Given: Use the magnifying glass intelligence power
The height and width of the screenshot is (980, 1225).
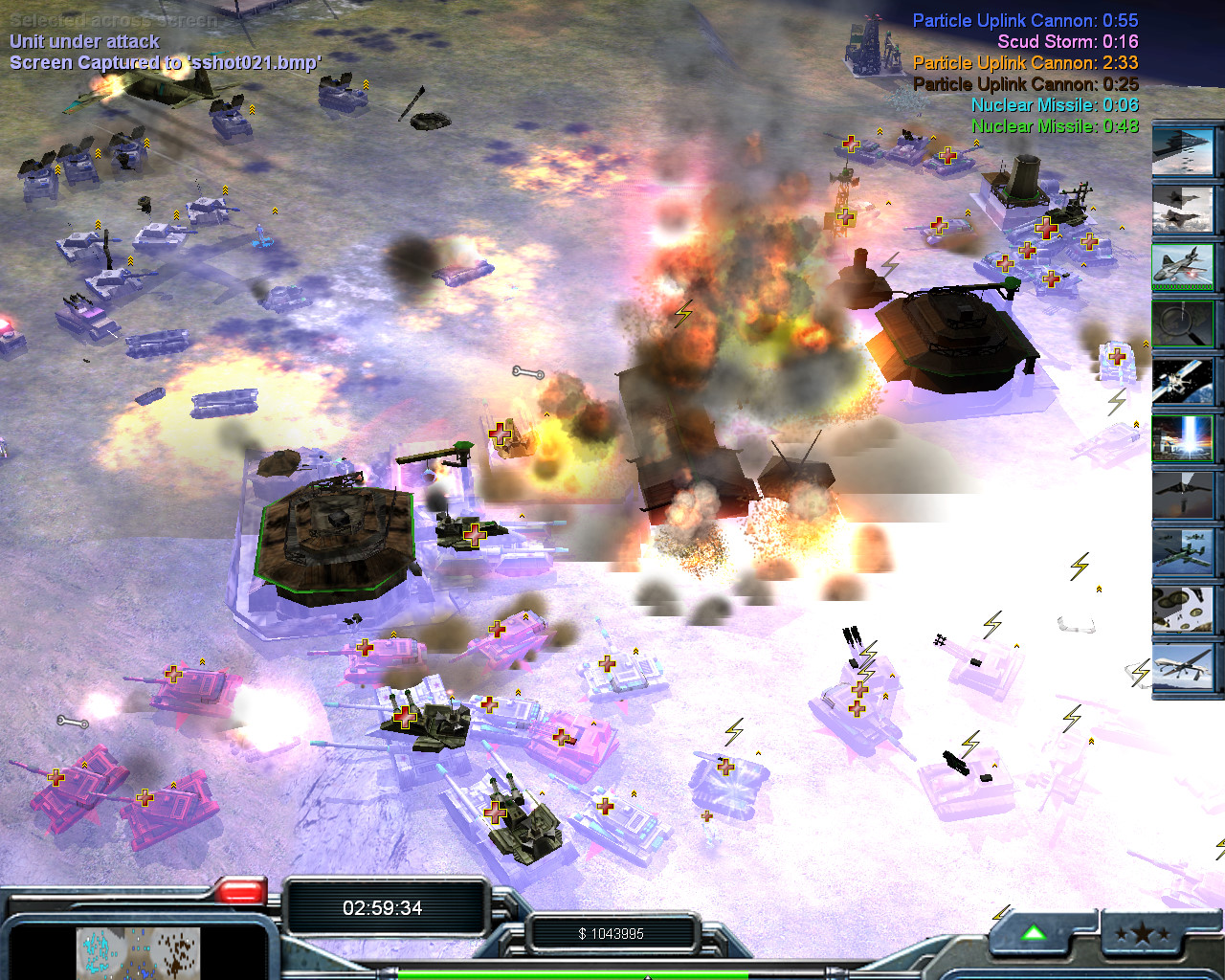Looking at the screenshot, I should pyautogui.click(x=1183, y=323).
